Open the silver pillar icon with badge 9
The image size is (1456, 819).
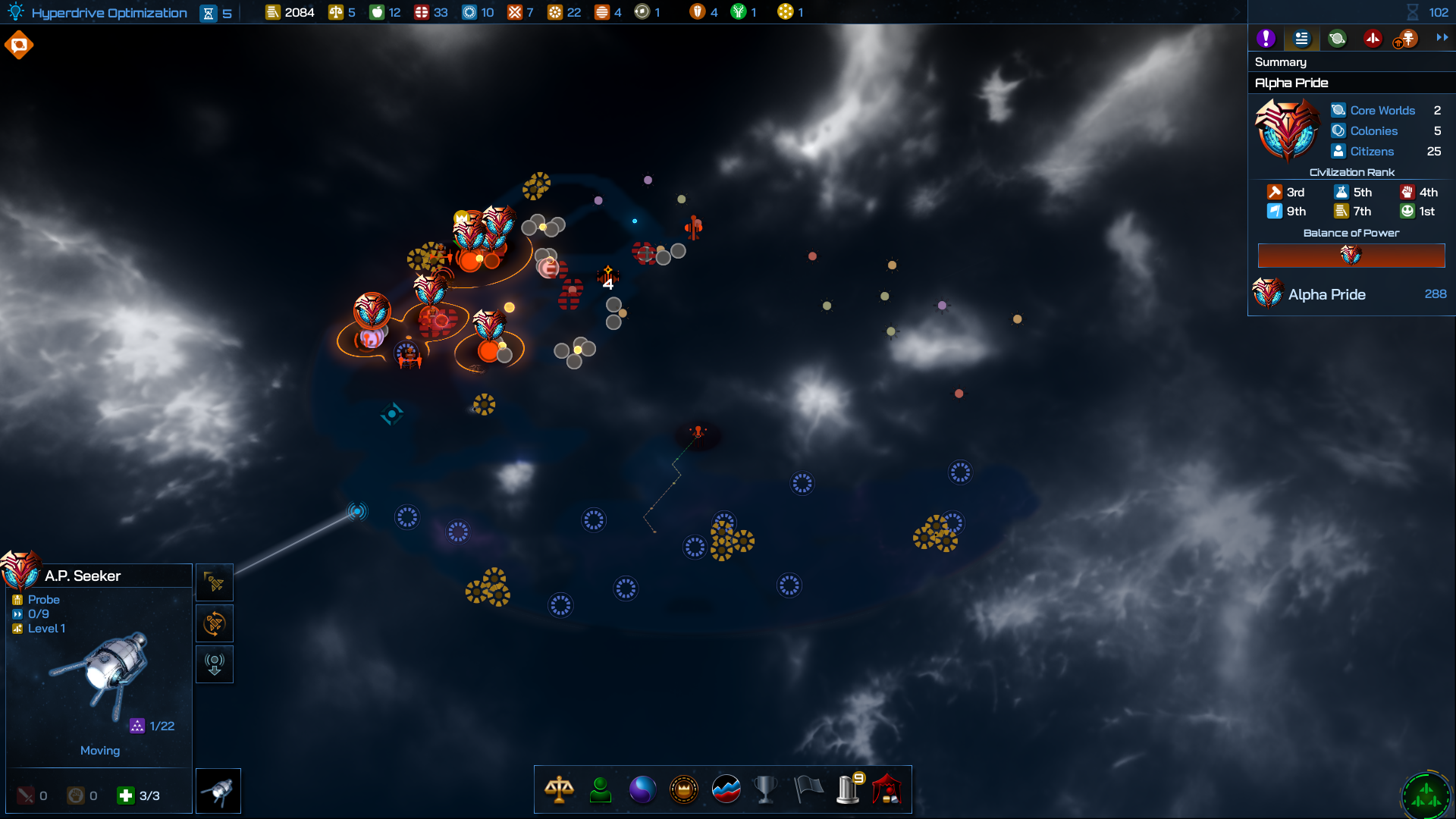849,789
